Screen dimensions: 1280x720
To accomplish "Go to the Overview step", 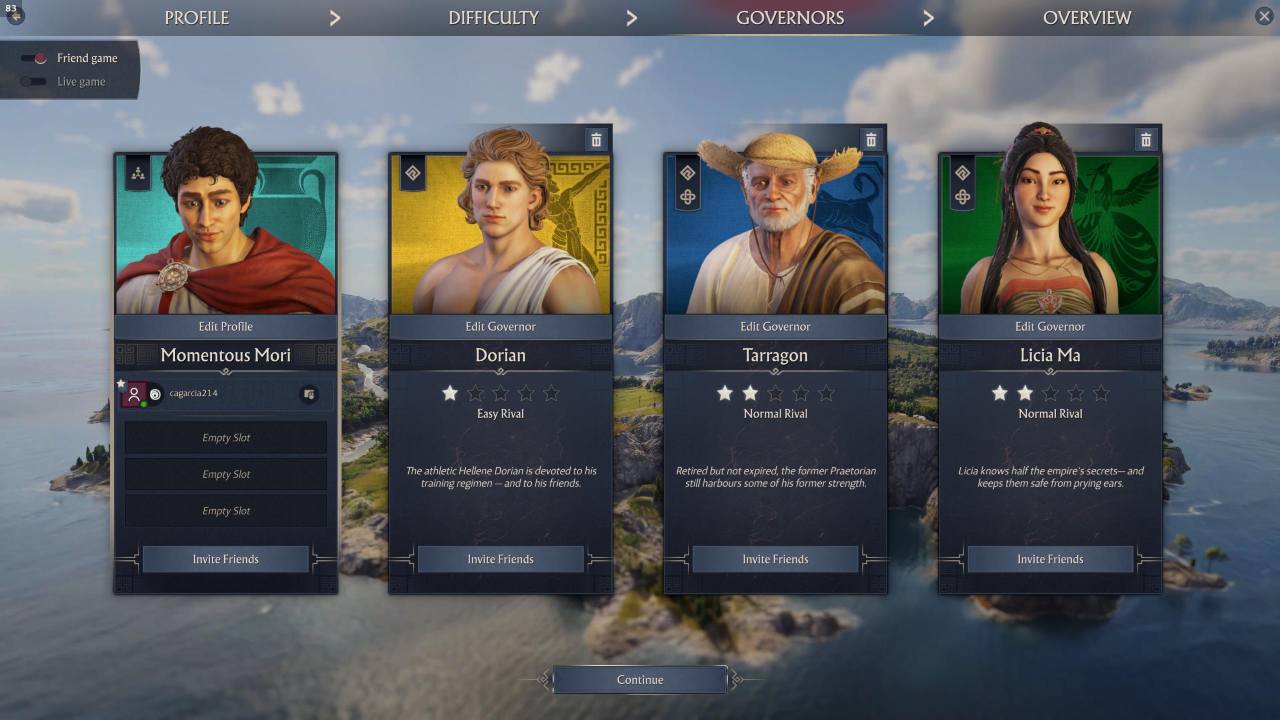I will [x=1086, y=18].
